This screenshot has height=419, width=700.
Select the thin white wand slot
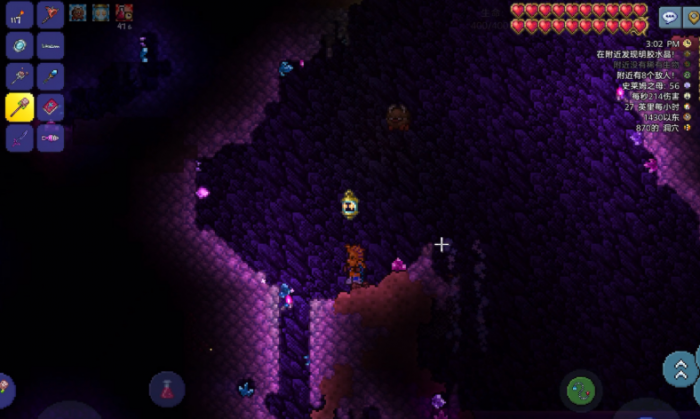coord(50,45)
